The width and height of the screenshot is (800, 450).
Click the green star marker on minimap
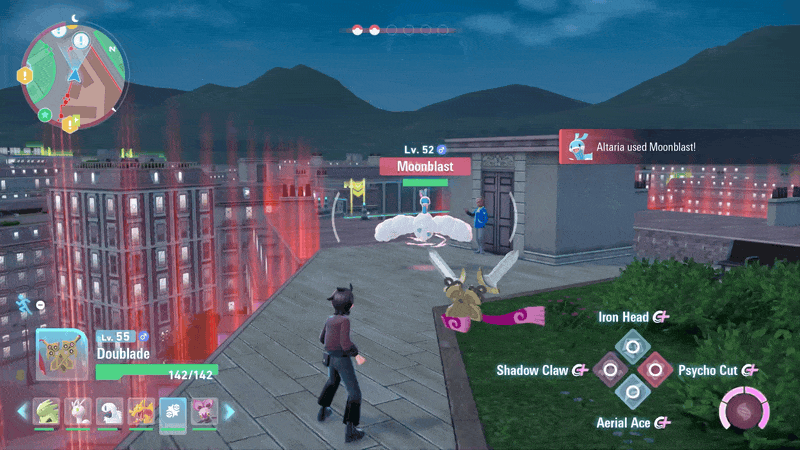[x=45, y=115]
